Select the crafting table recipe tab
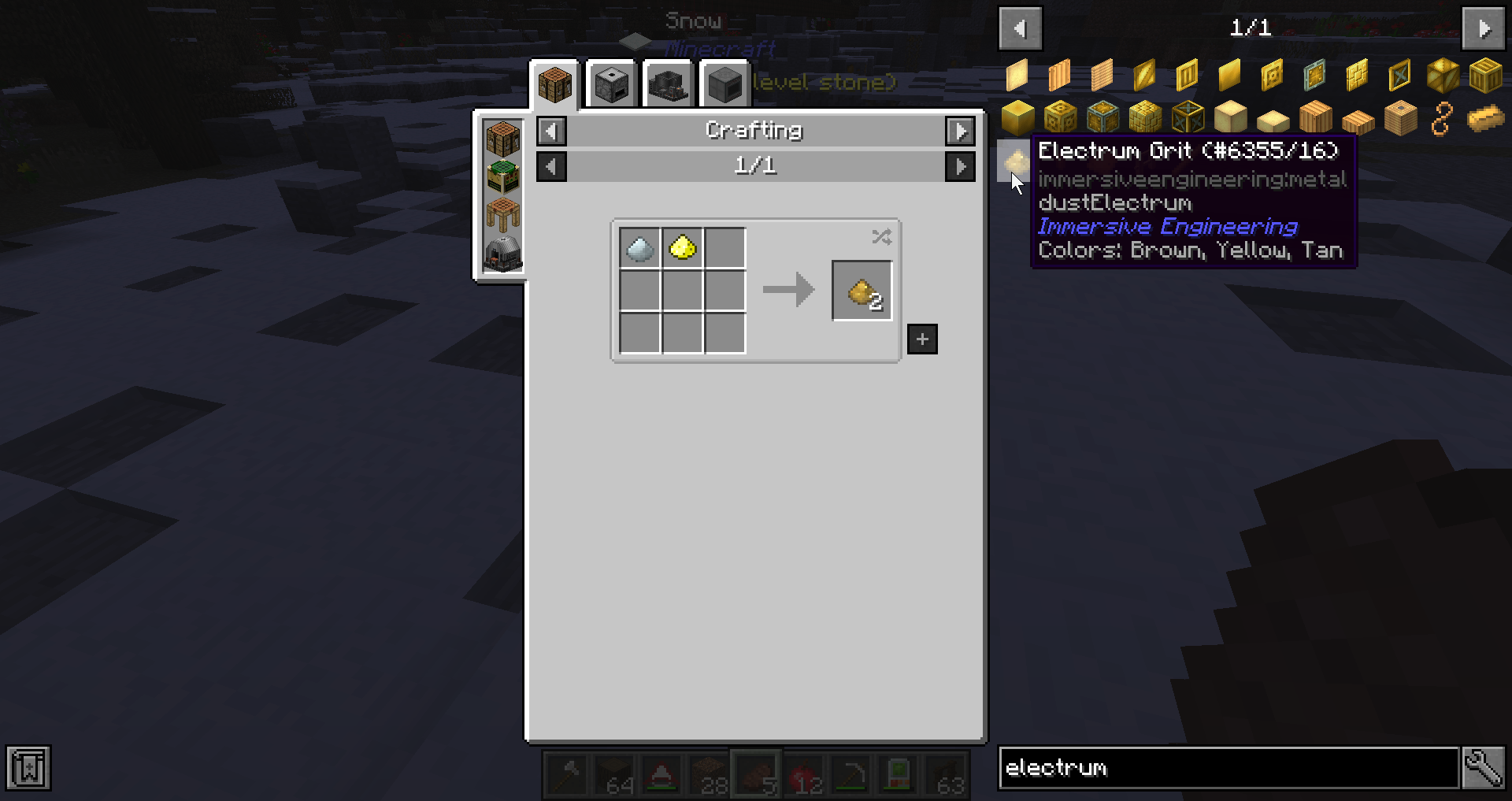The image size is (1512, 801). tap(555, 84)
